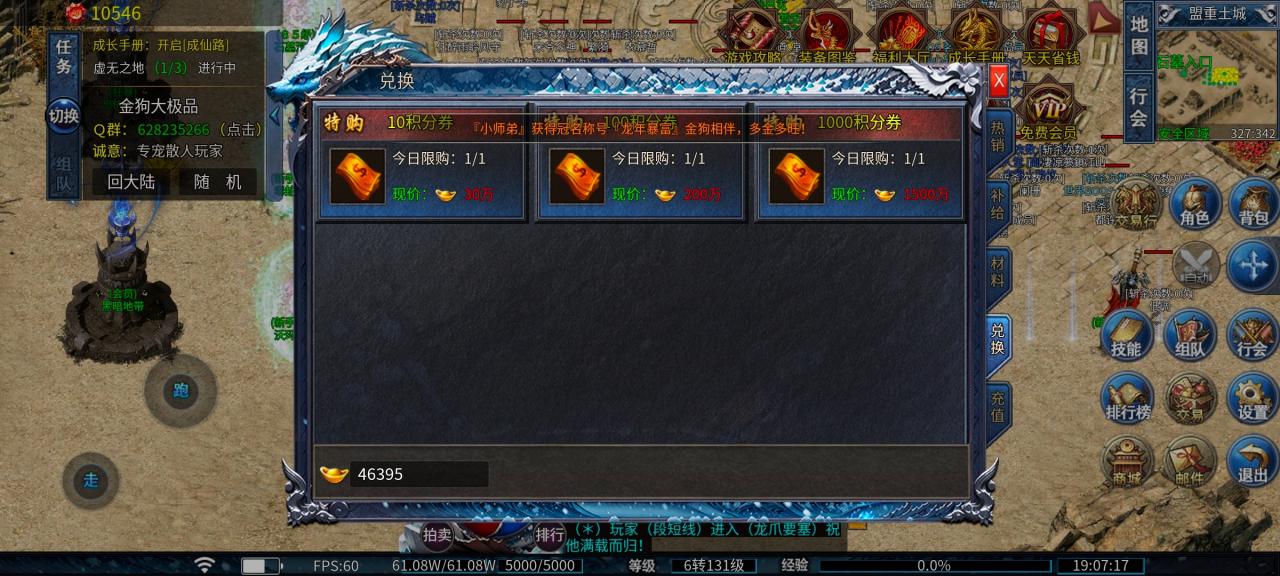Open the 背包 backpack
Viewport: 1280px width, 576px height.
pyautogui.click(x=1252, y=205)
